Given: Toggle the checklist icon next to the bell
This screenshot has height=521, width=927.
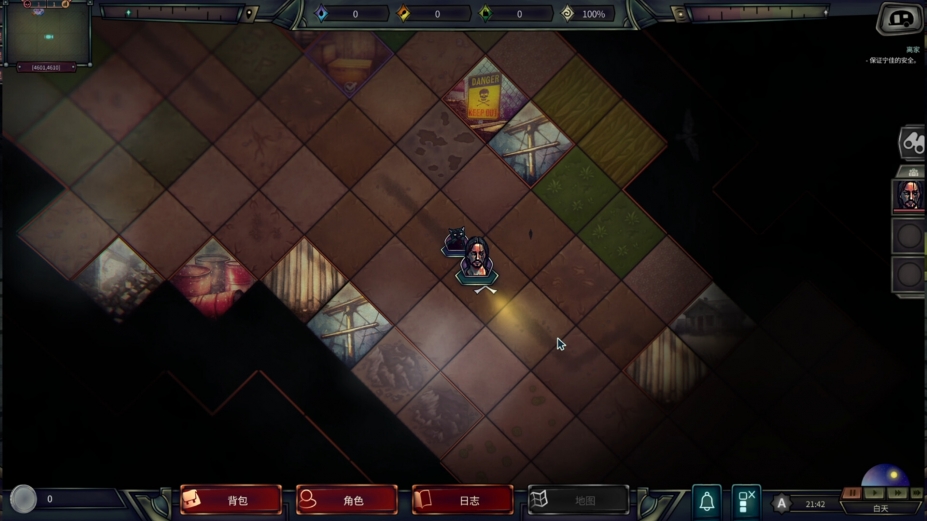Looking at the screenshot, I should tap(745, 501).
